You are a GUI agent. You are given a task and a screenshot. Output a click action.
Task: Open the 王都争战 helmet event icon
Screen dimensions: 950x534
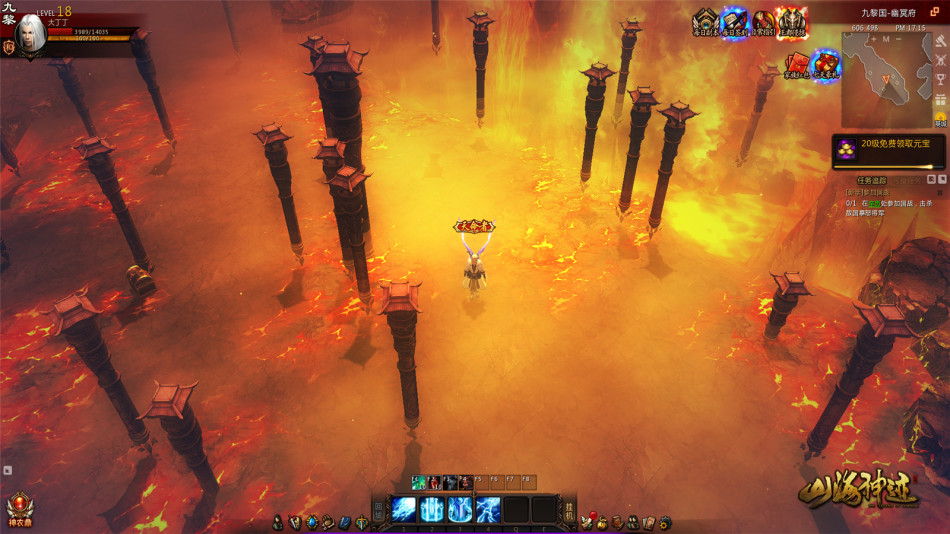click(x=792, y=22)
